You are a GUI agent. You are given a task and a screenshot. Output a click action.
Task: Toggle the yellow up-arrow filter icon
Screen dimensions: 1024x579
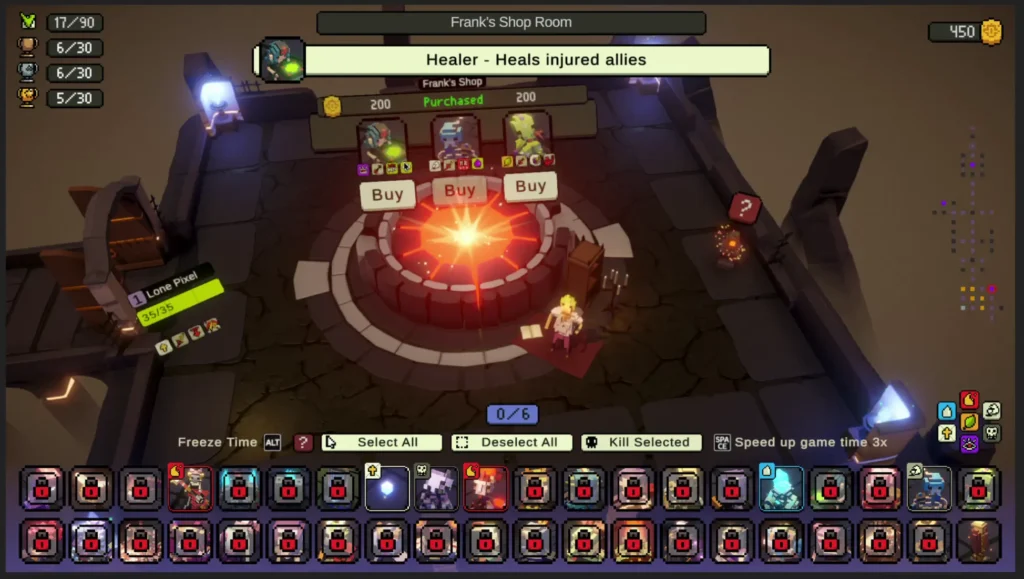coord(947,433)
